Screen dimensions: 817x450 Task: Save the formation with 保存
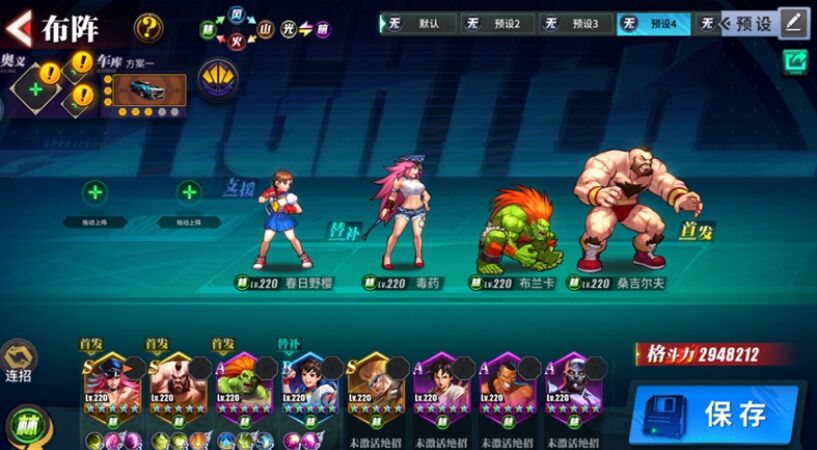pyautogui.click(x=714, y=413)
